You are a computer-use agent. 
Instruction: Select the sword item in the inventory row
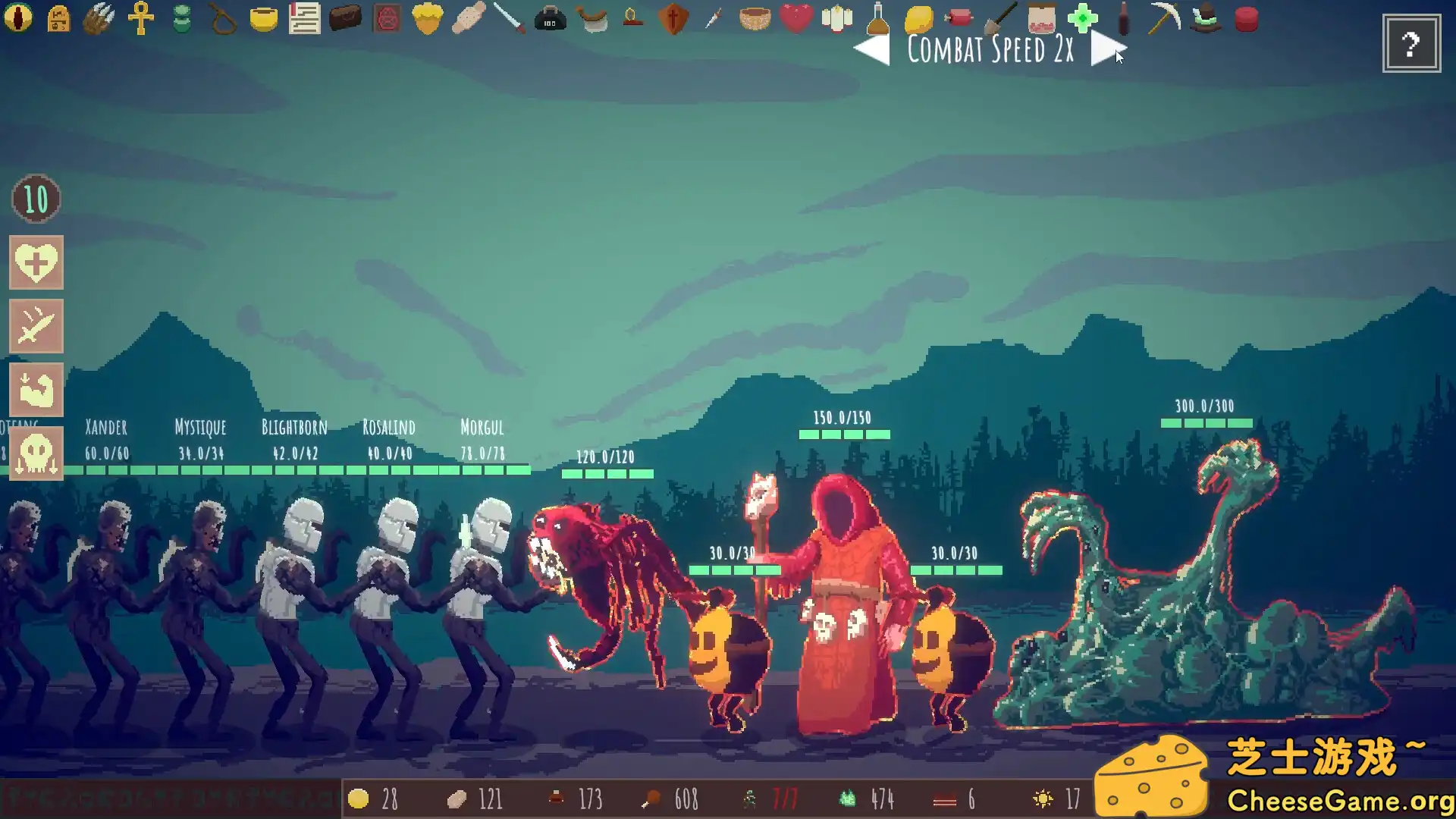click(x=510, y=19)
